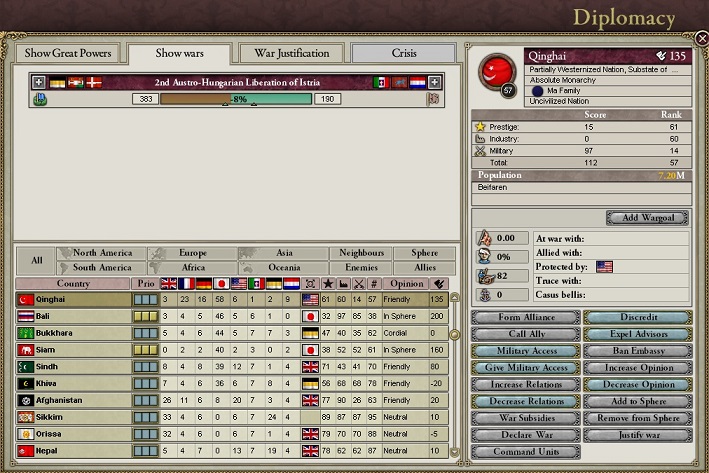Open the Crisis tab

[x=404, y=53]
